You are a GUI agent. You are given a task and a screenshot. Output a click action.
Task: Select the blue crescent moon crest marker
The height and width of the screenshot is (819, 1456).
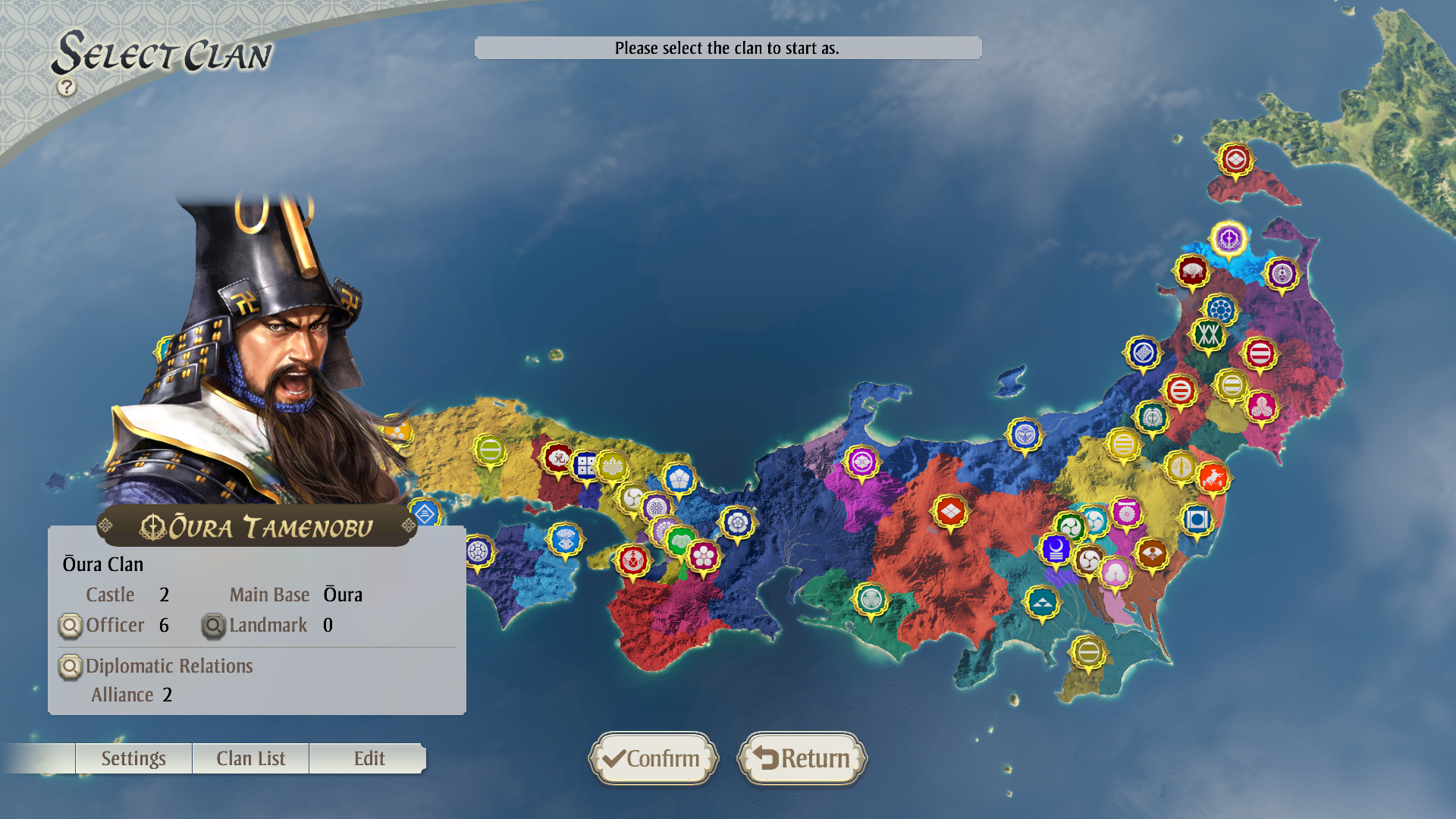(1056, 548)
